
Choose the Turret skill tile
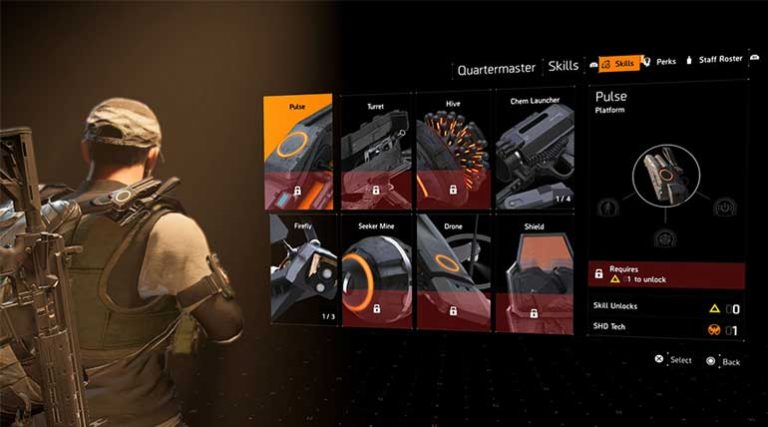(375, 152)
